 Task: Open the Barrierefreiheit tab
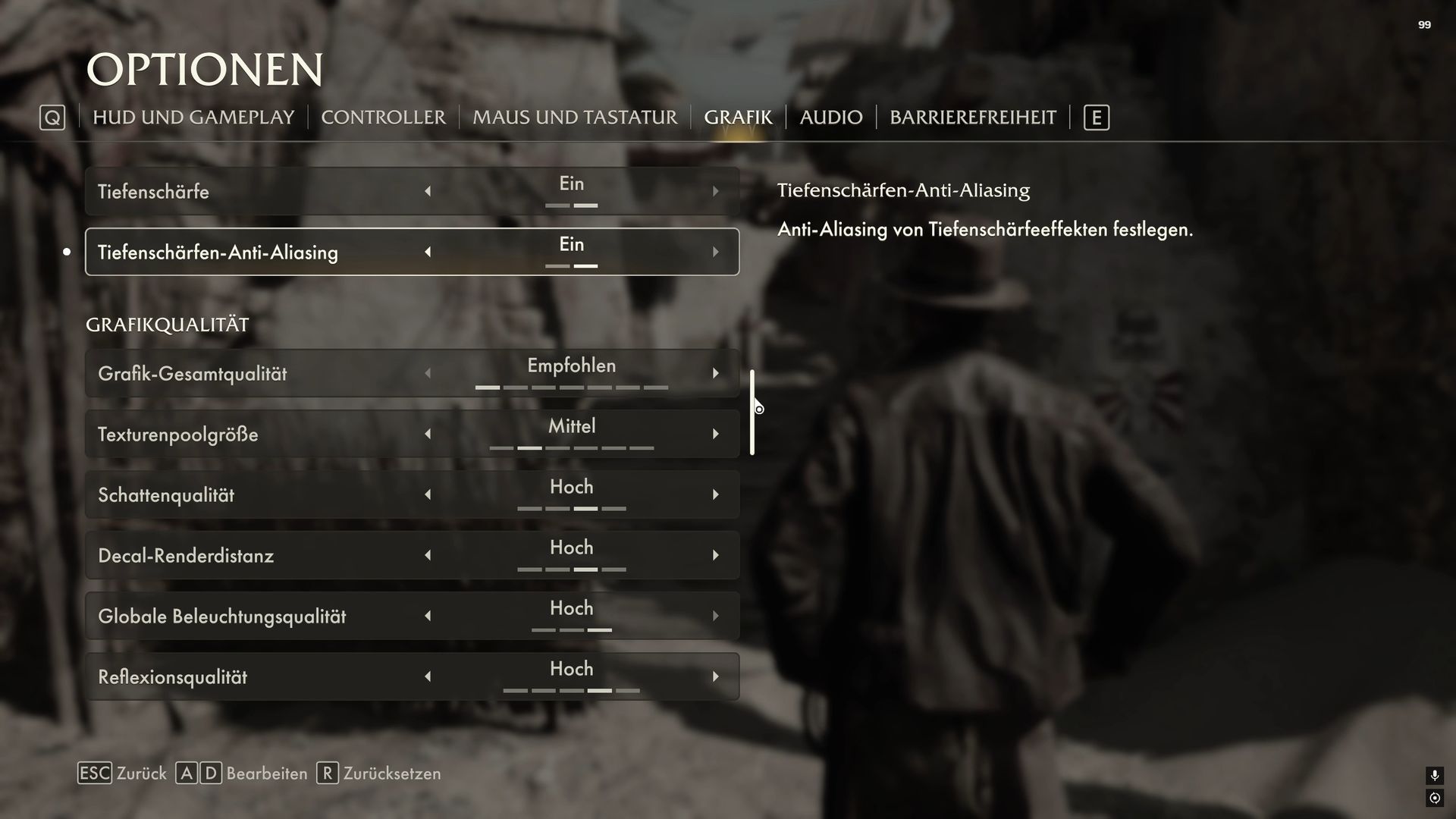click(972, 118)
